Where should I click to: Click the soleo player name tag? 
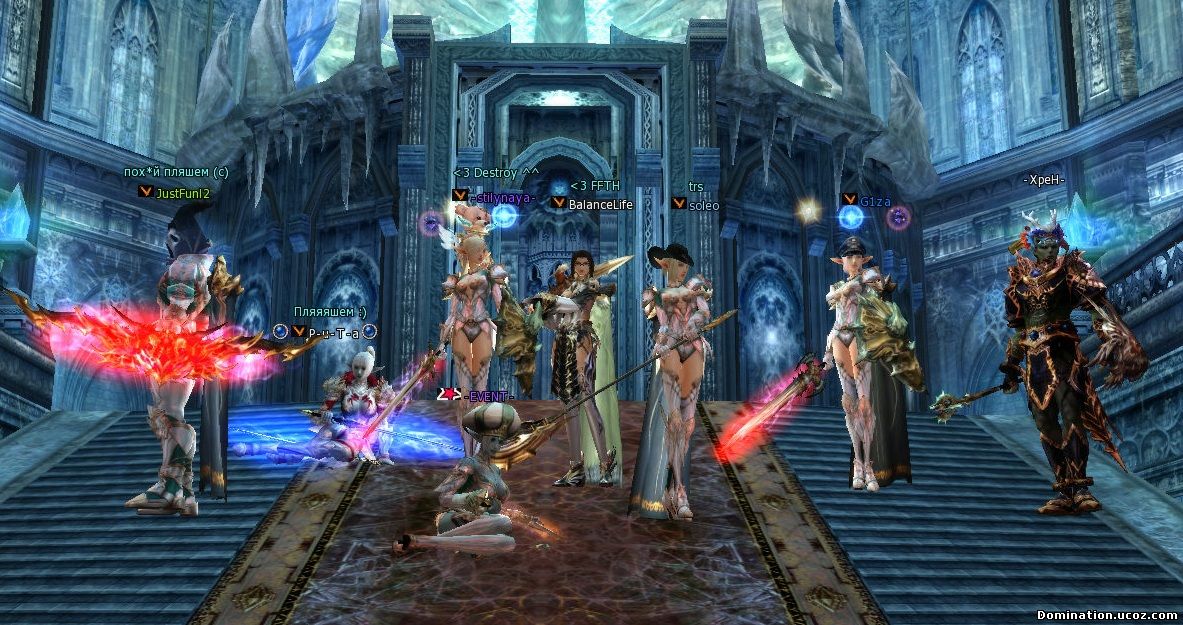(x=704, y=205)
